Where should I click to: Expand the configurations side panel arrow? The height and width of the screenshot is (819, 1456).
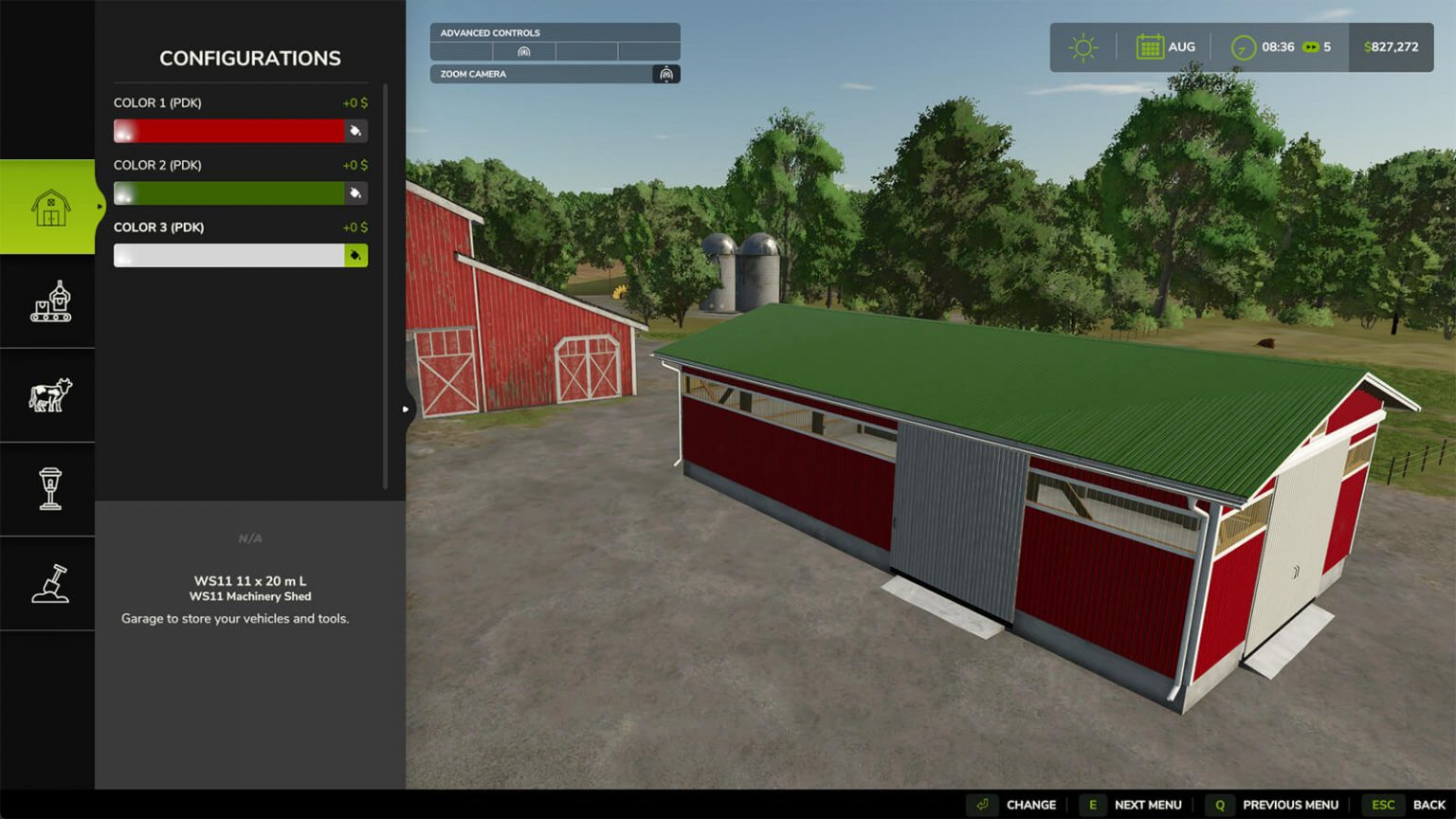(405, 409)
